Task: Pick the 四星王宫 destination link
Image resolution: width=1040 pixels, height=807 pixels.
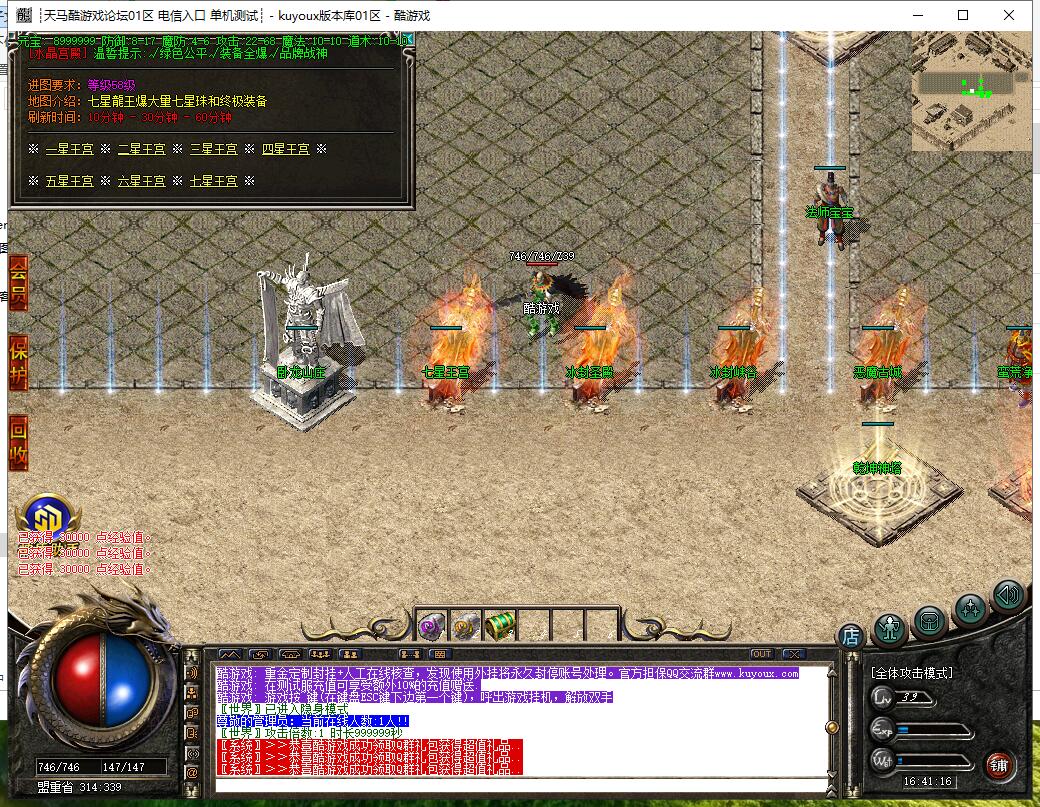Action: pos(286,149)
